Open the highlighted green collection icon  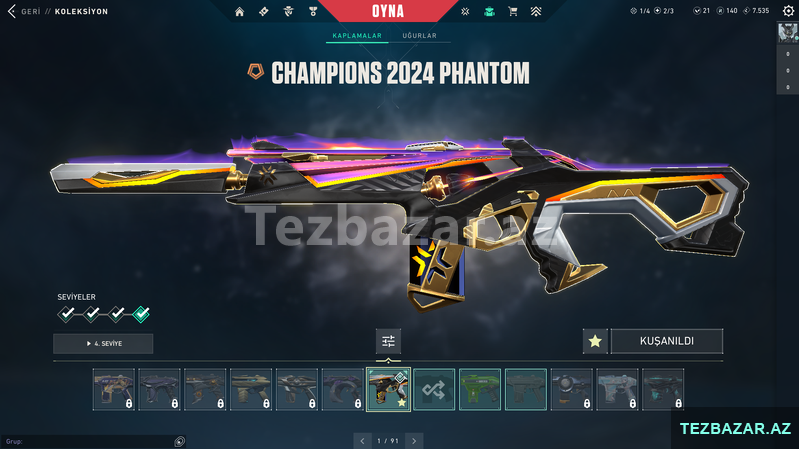[489, 12]
